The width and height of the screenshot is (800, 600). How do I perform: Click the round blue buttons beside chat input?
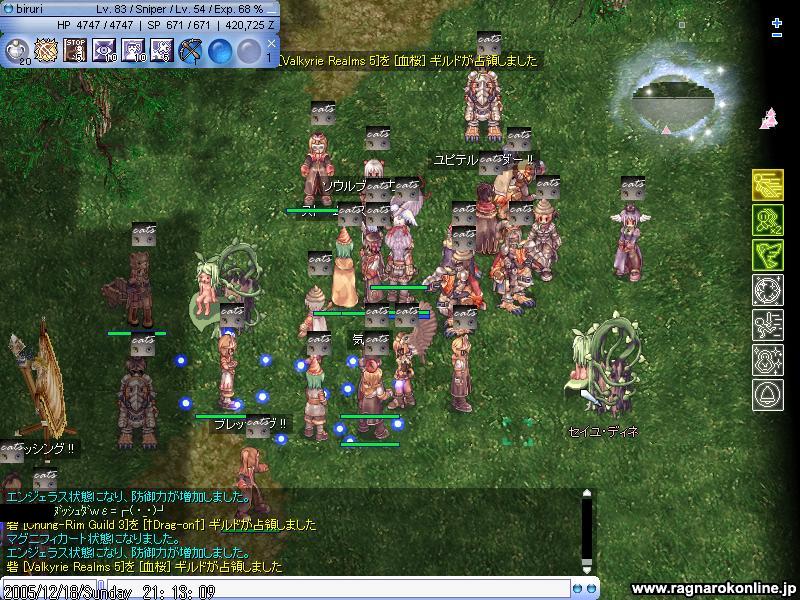click(x=583, y=589)
